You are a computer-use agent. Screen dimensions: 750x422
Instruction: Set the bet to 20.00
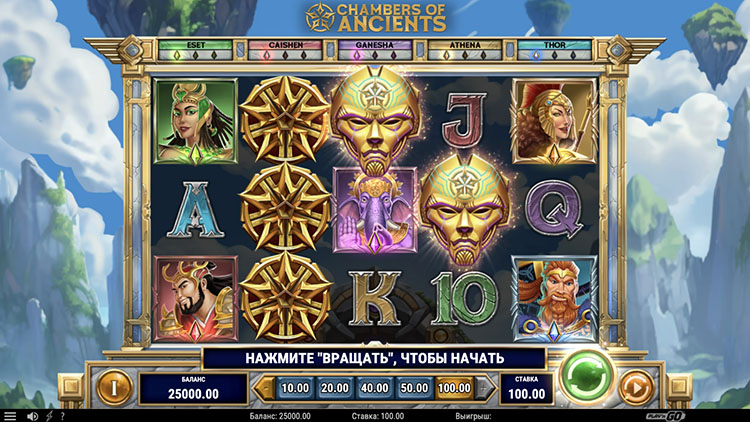click(x=333, y=388)
